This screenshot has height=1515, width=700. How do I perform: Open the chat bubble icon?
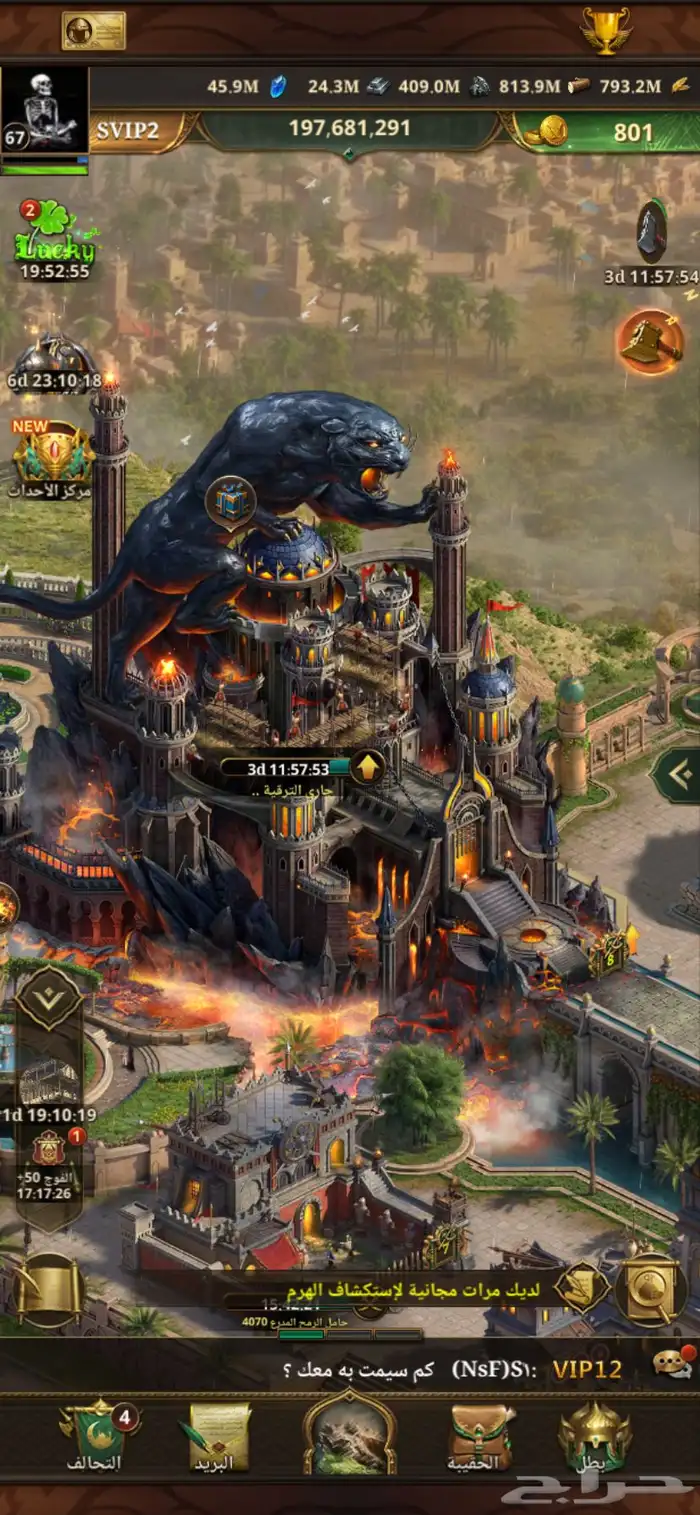click(x=672, y=1364)
